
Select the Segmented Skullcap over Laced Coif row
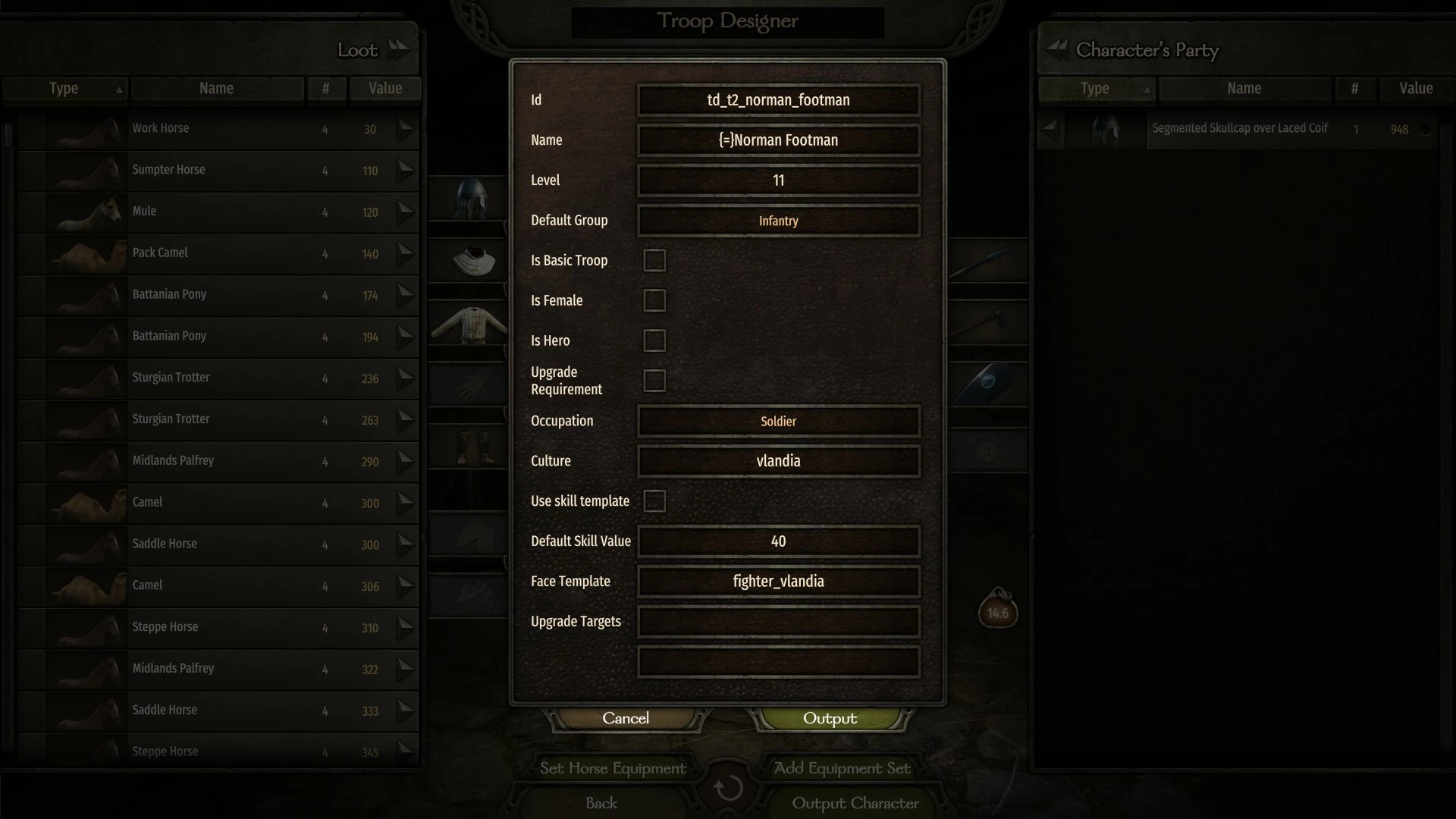[1239, 129]
